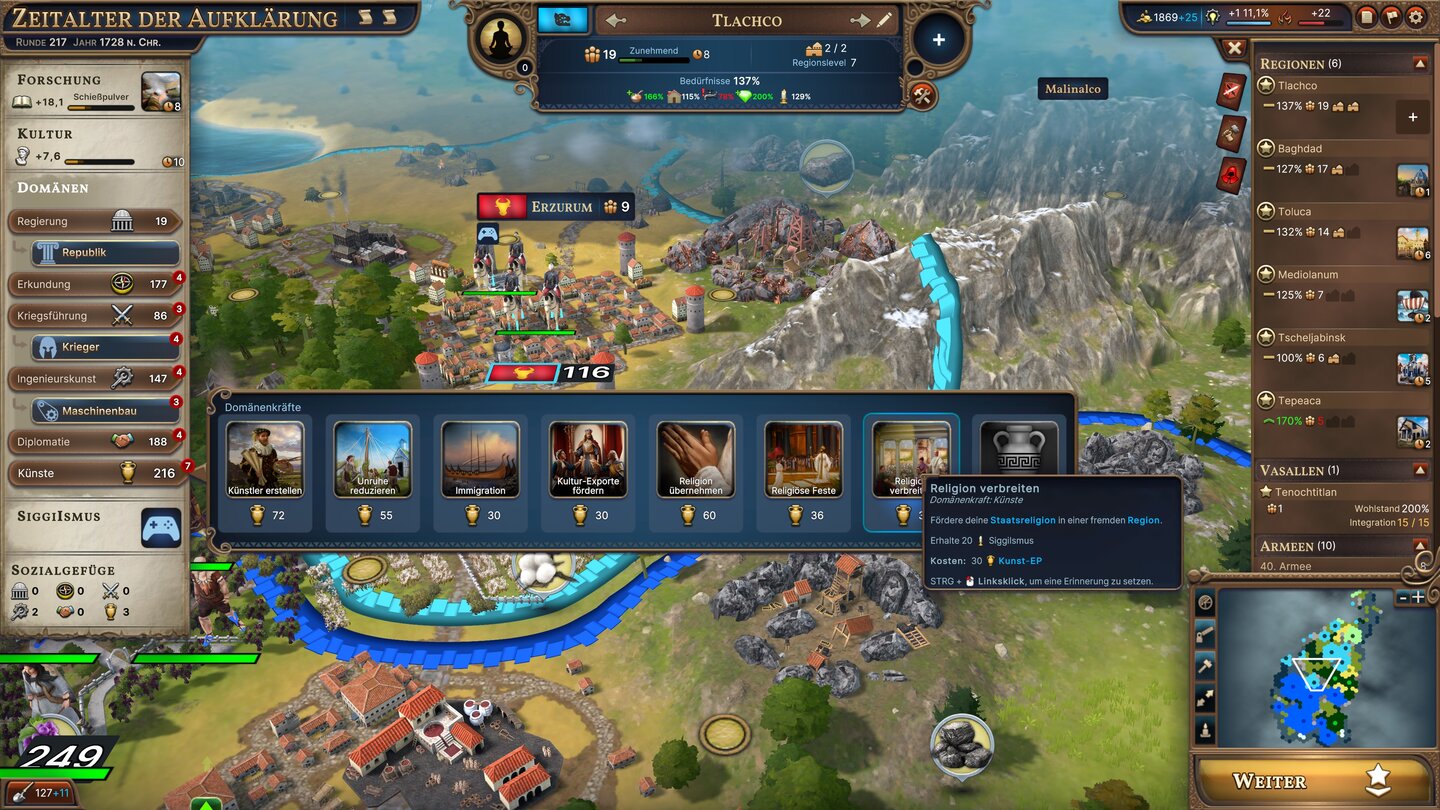Open the Diplomatie domain
Image resolution: width=1440 pixels, height=810 pixels.
[x=95, y=441]
